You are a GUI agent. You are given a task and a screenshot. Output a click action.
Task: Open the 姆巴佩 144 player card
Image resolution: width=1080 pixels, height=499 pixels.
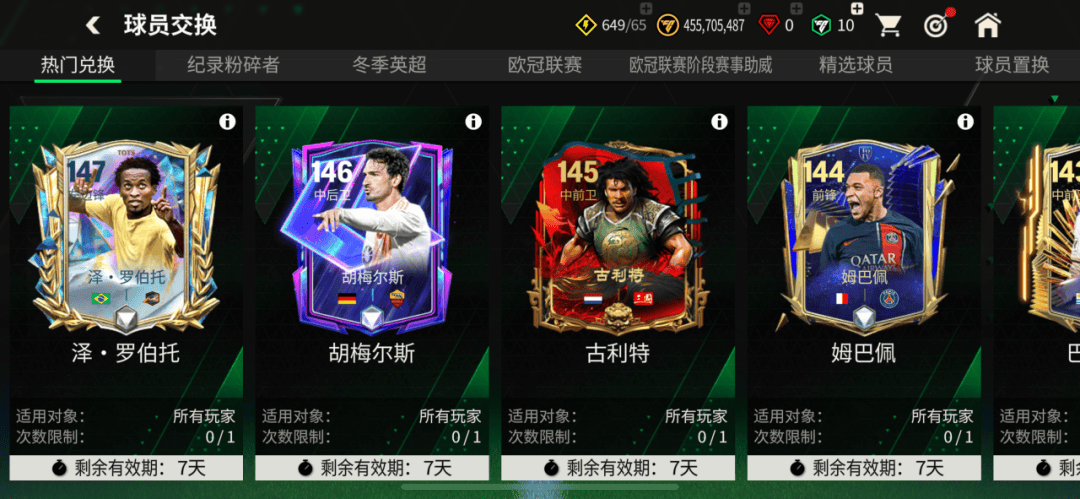[864, 240]
